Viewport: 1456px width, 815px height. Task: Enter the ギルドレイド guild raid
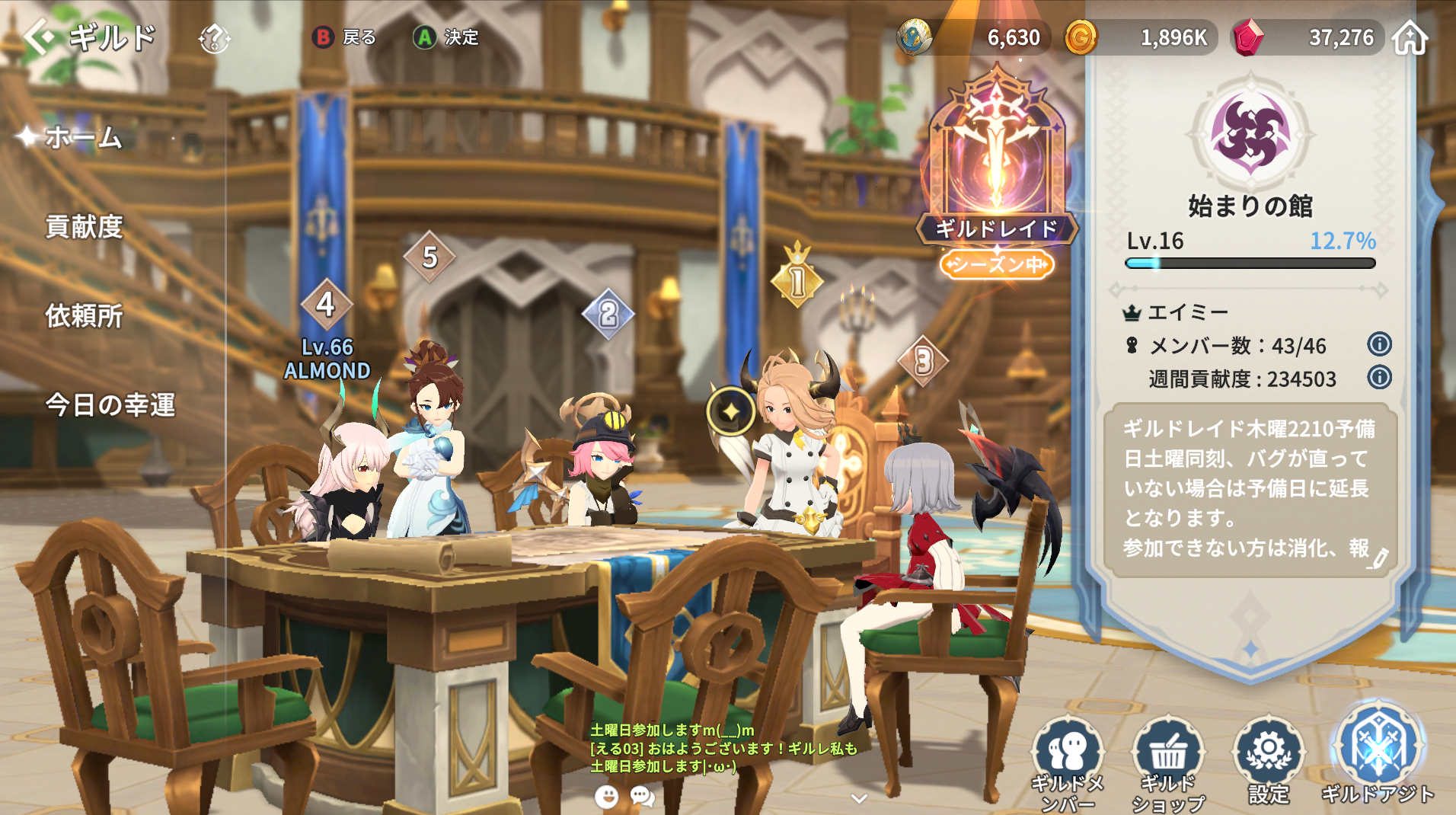point(996,168)
